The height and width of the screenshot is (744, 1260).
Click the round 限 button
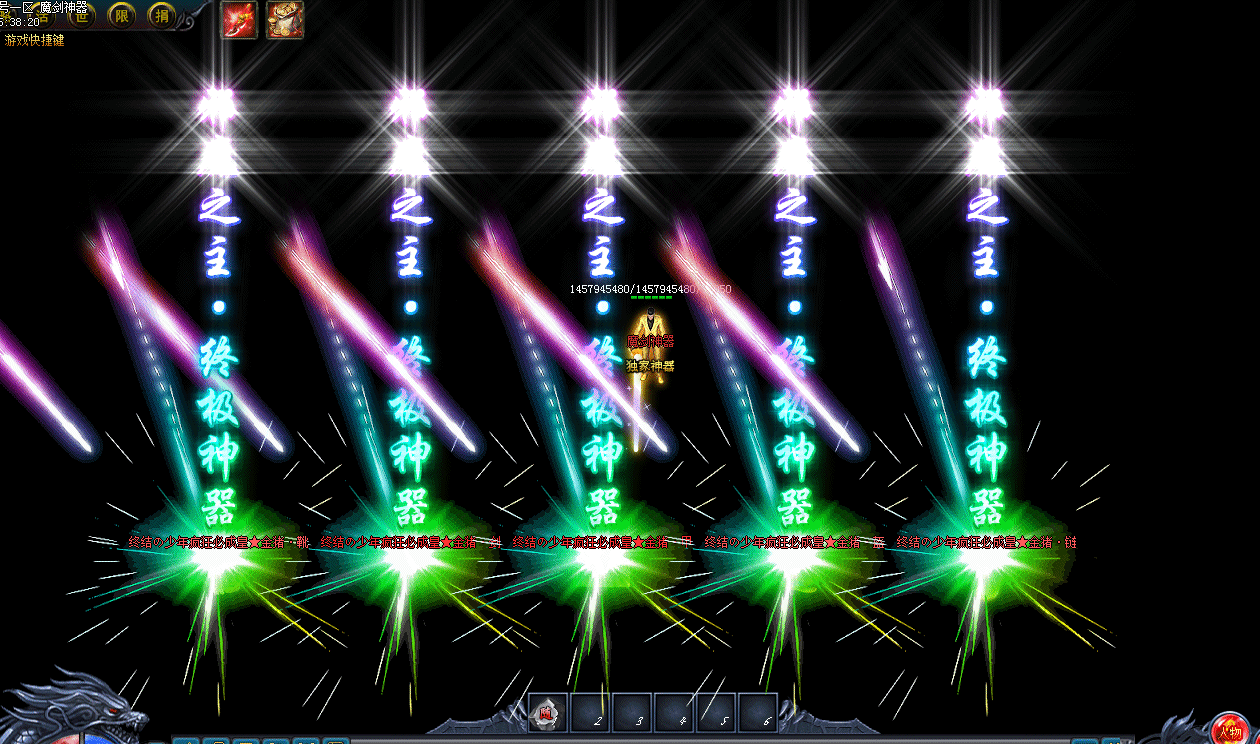(122, 15)
